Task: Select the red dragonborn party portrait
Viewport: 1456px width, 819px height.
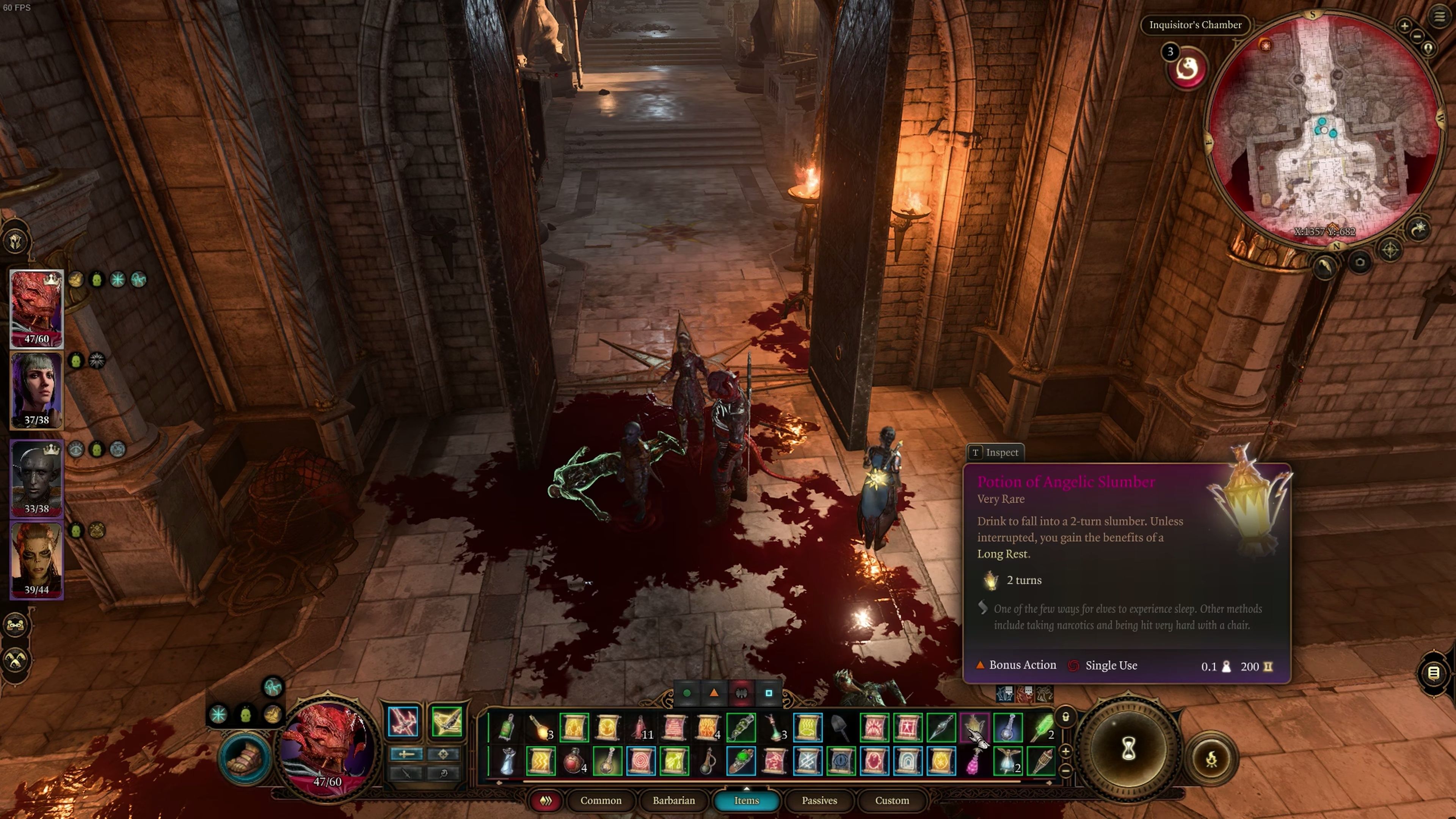Action: [37, 308]
